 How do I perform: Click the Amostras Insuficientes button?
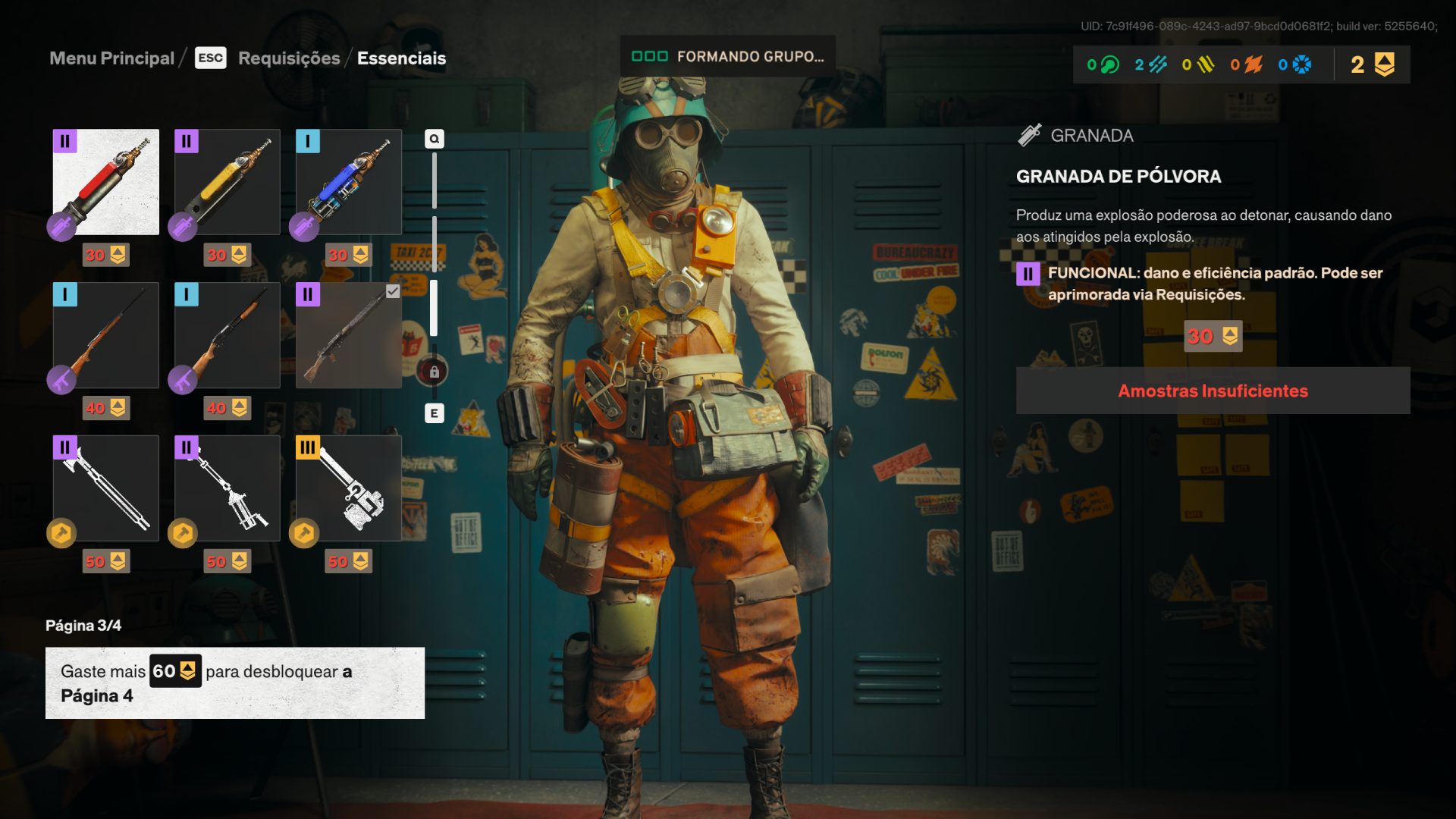coord(1213,391)
